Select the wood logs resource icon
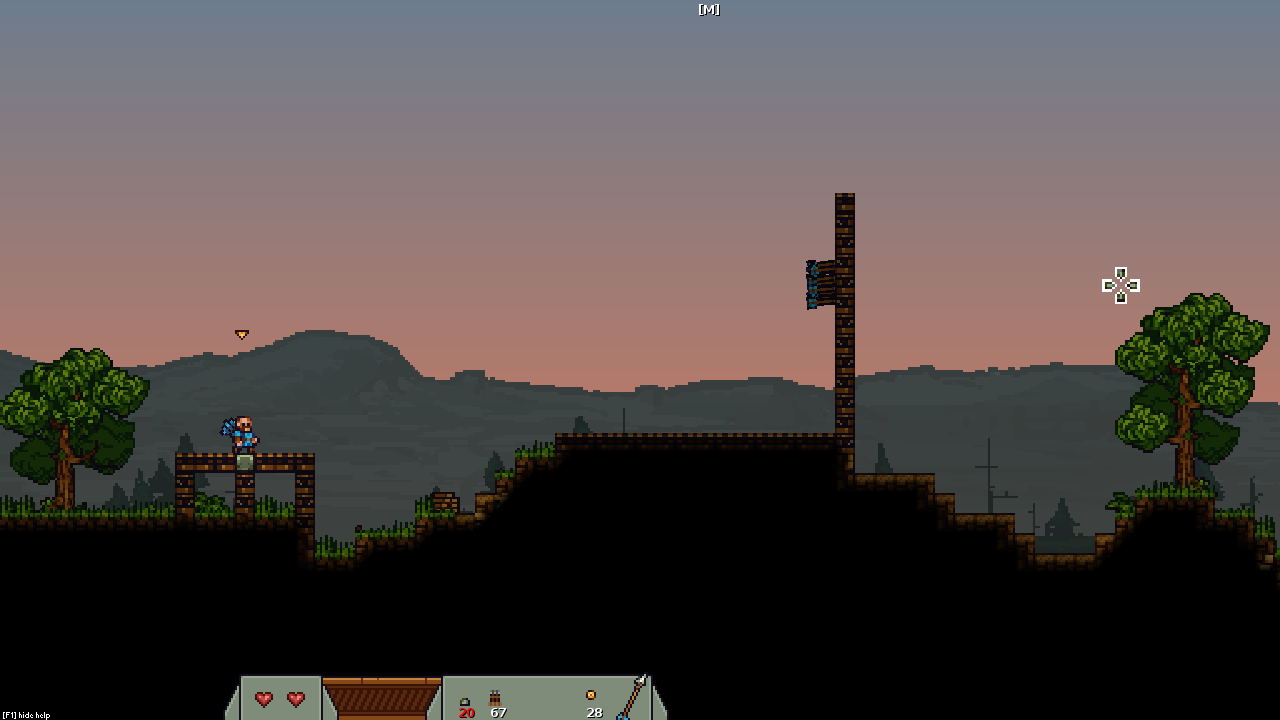Image resolution: width=1280 pixels, height=720 pixels. coord(495,698)
